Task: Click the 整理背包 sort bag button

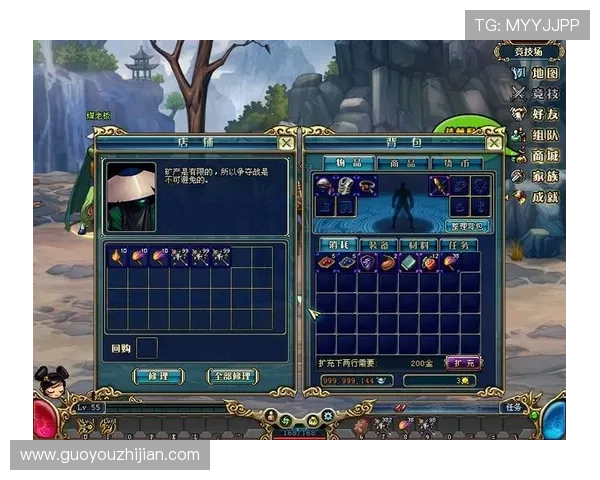Action: tap(468, 226)
